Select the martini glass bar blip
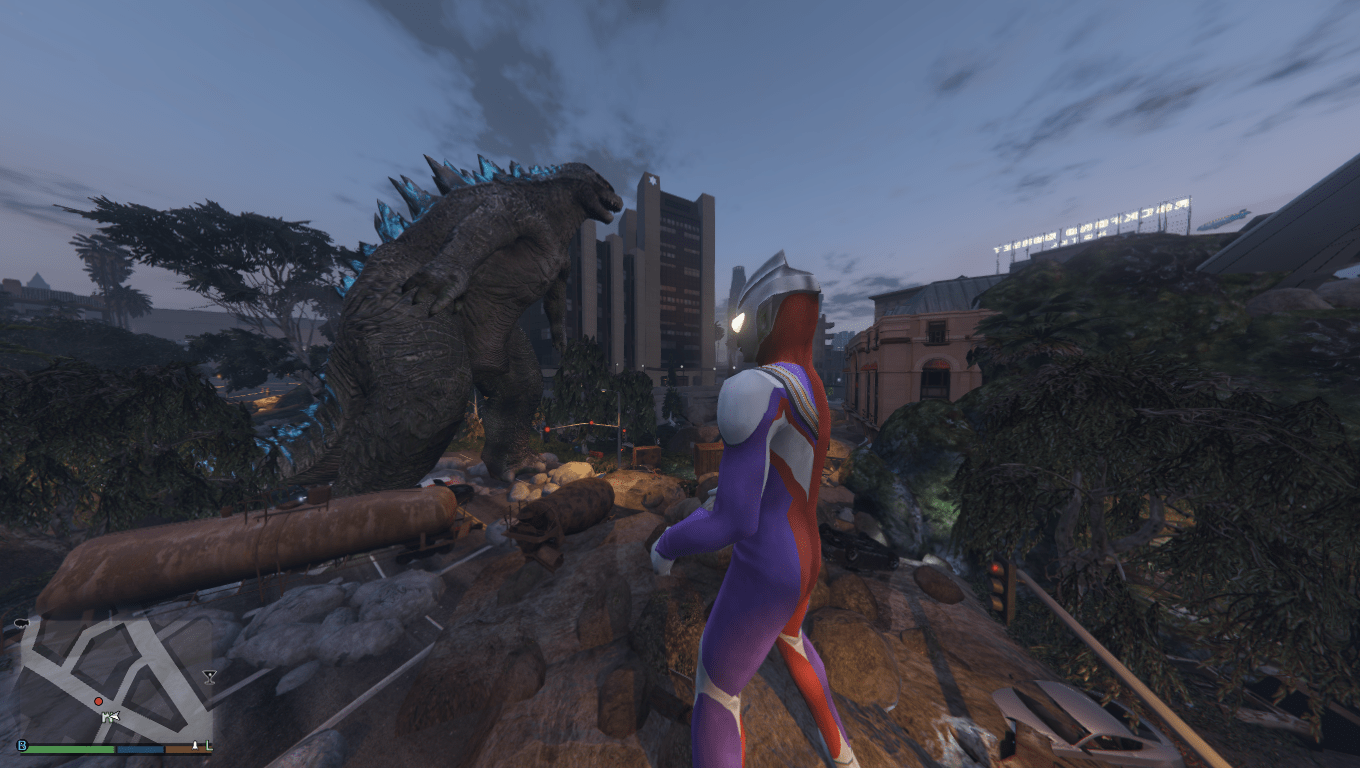Viewport: 1360px width, 768px height. tap(209, 677)
